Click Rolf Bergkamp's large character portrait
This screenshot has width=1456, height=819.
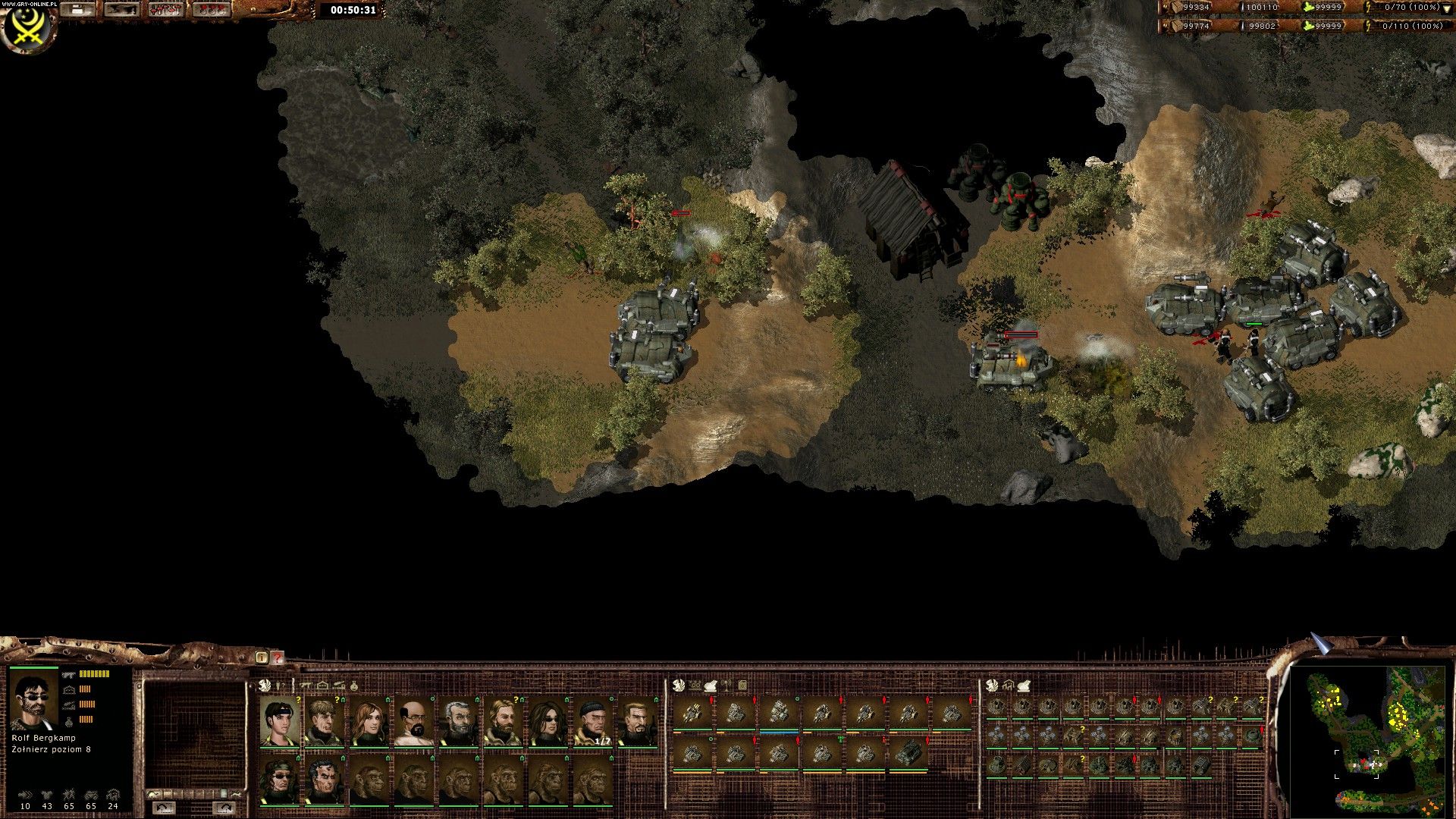[x=33, y=701]
